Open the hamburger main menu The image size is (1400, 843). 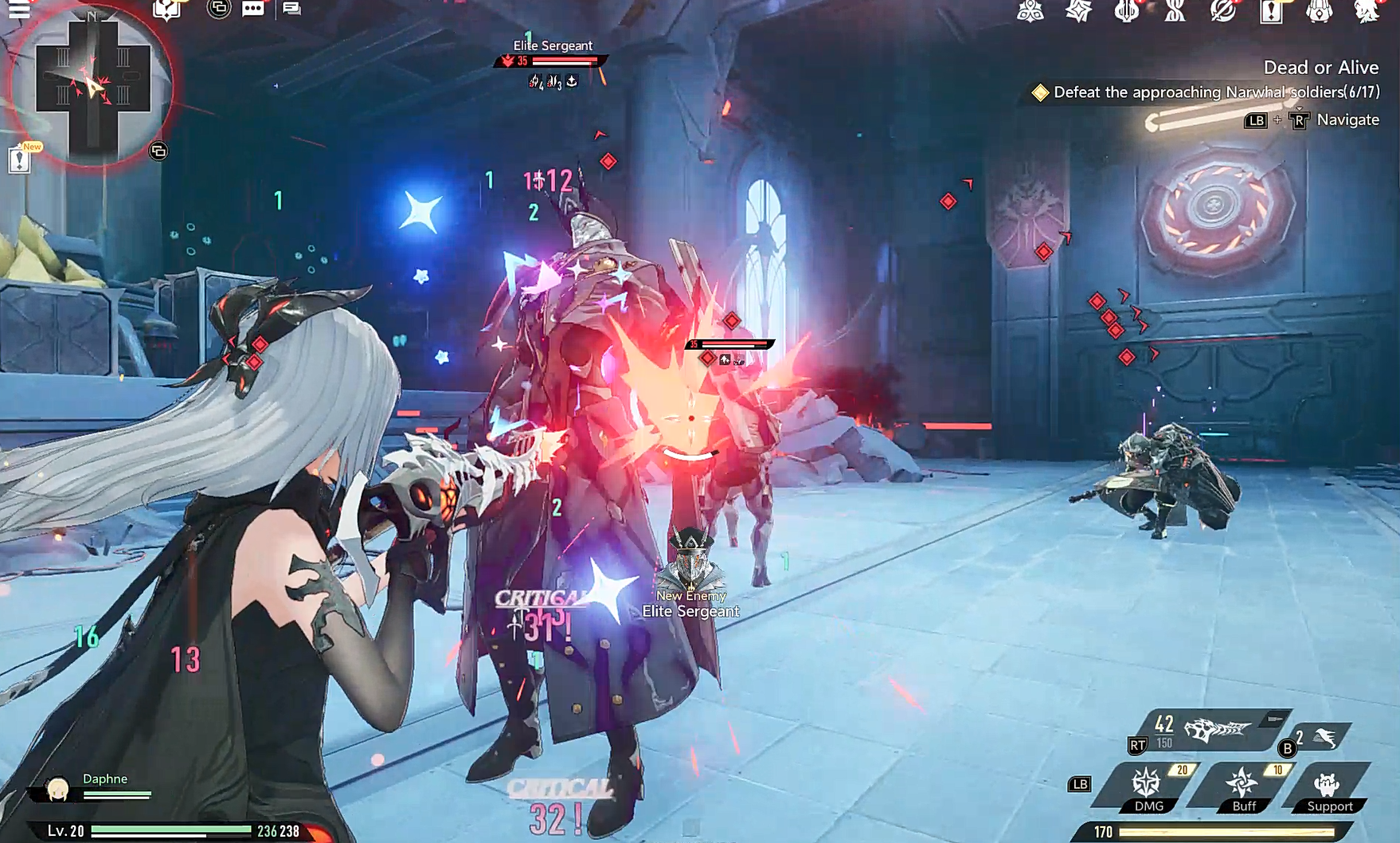point(18,9)
